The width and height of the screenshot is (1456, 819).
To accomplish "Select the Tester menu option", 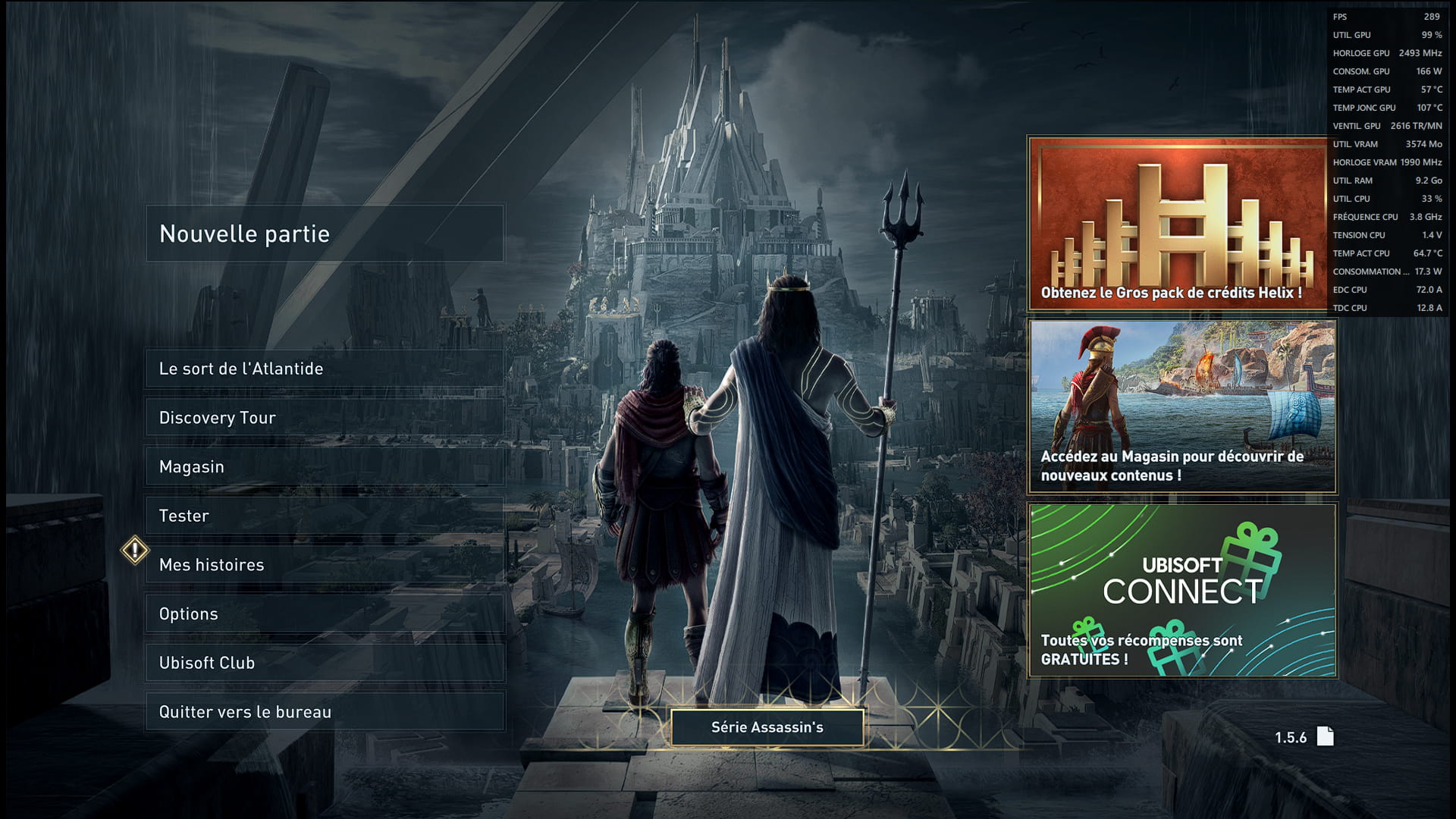I will (x=325, y=516).
